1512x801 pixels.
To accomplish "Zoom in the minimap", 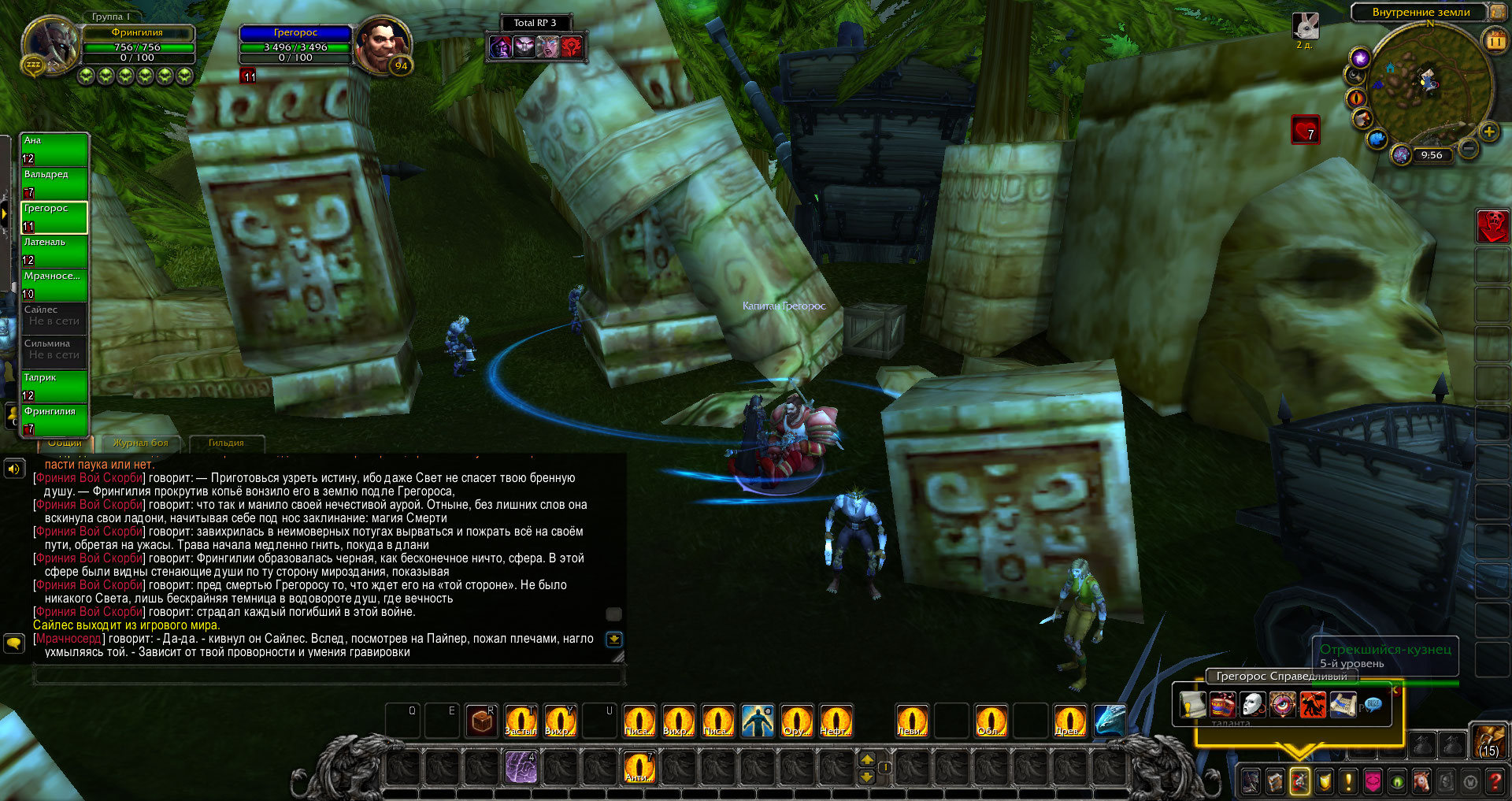I will point(1488,132).
